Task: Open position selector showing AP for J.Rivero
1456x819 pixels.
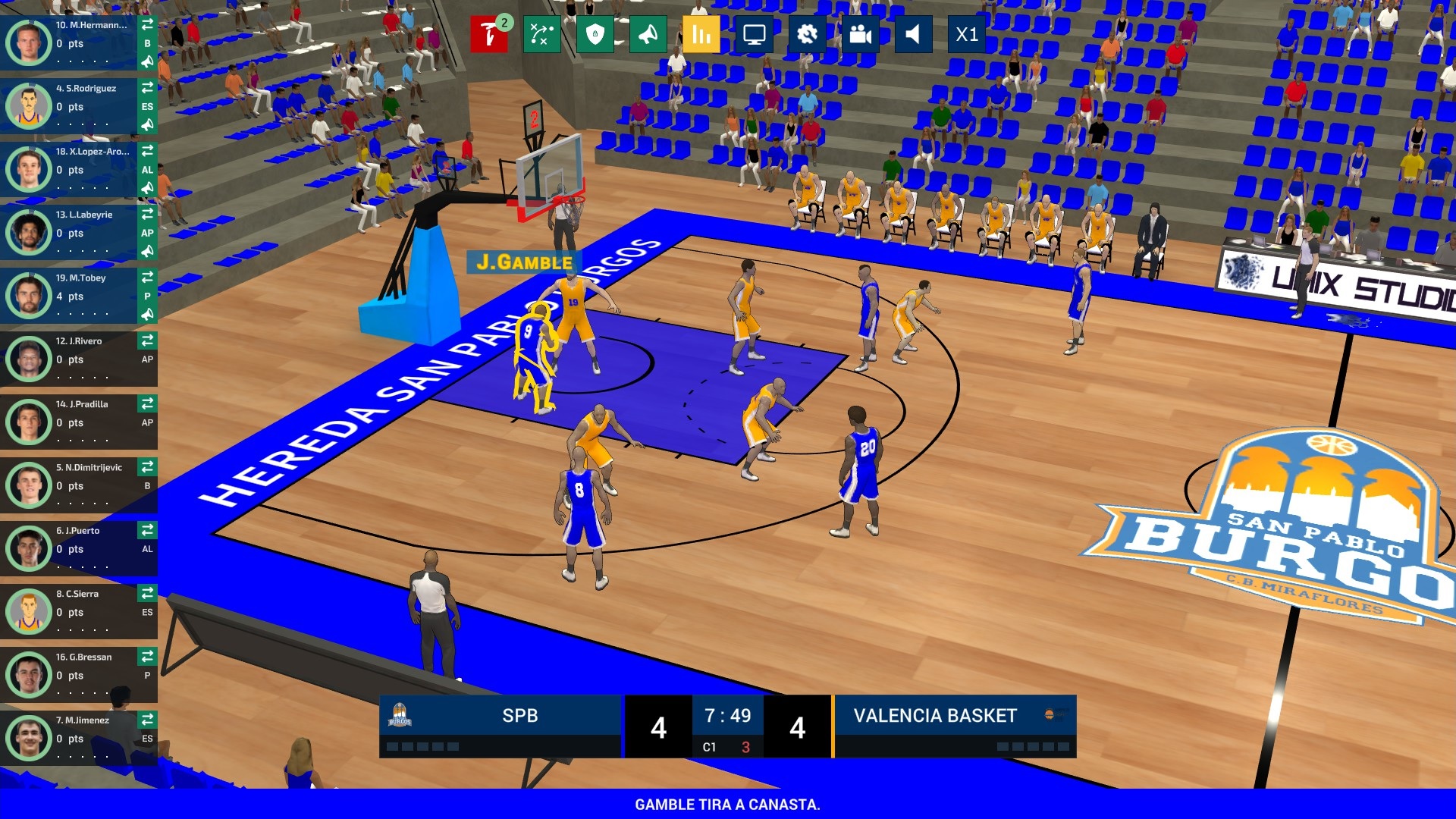Action: tap(149, 359)
